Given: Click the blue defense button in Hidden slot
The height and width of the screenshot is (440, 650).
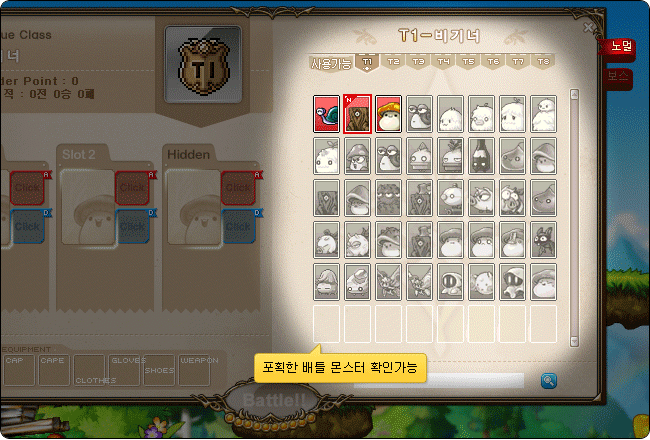Looking at the screenshot, I should click(x=237, y=226).
